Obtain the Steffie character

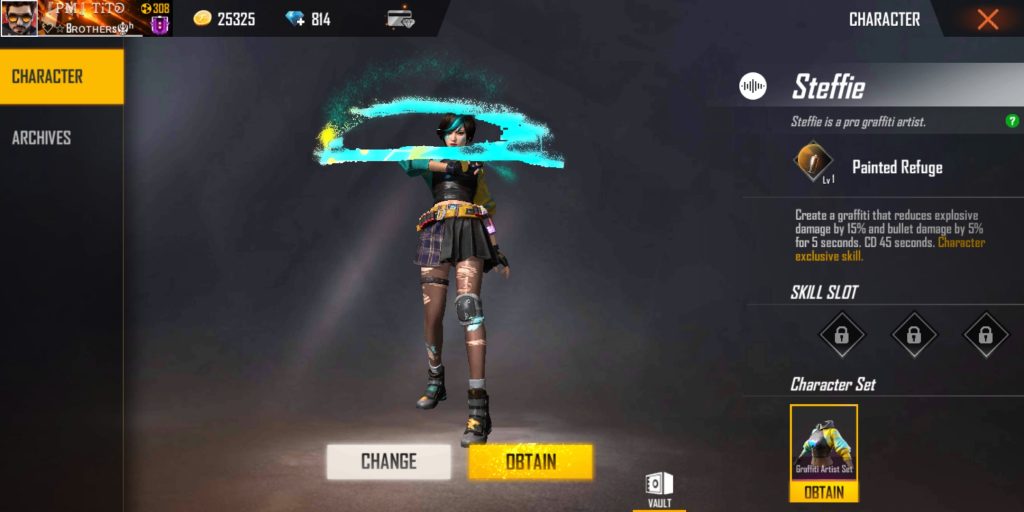pos(530,461)
